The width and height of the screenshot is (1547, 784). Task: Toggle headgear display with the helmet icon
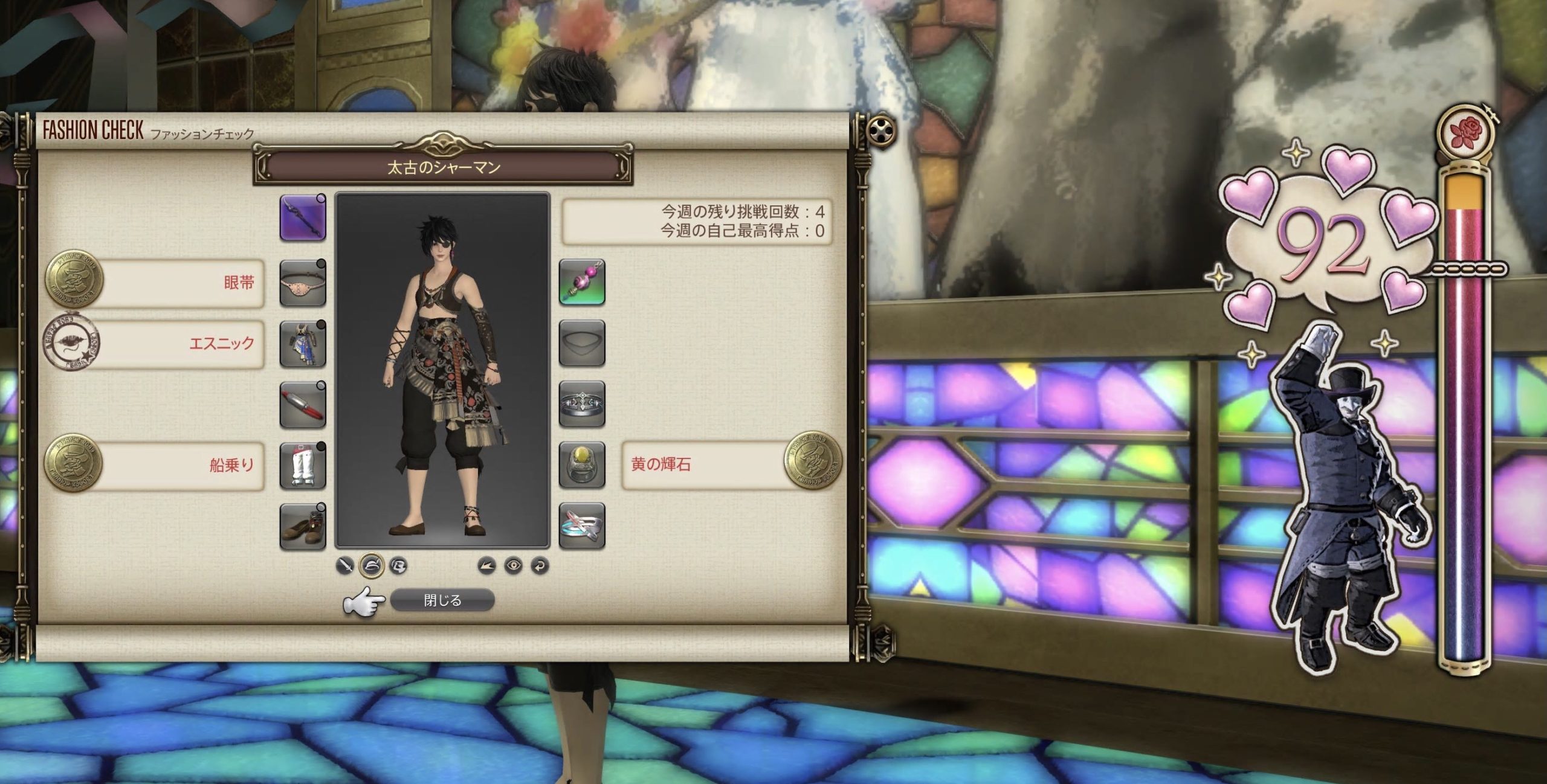pyautogui.click(x=372, y=565)
